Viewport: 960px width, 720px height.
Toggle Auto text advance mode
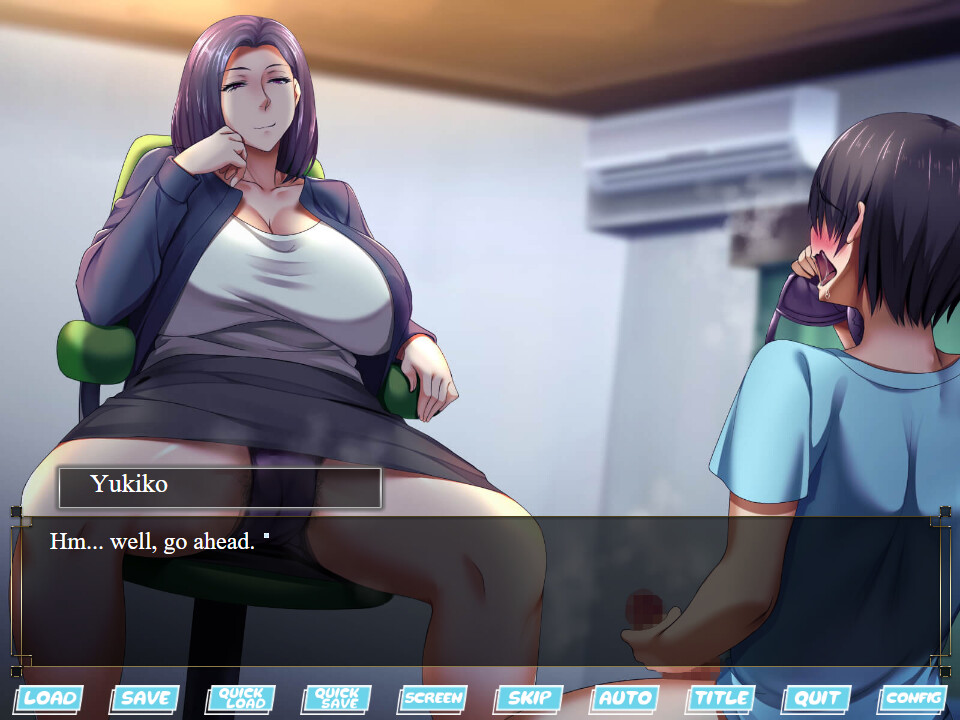(x=625, y=698)
